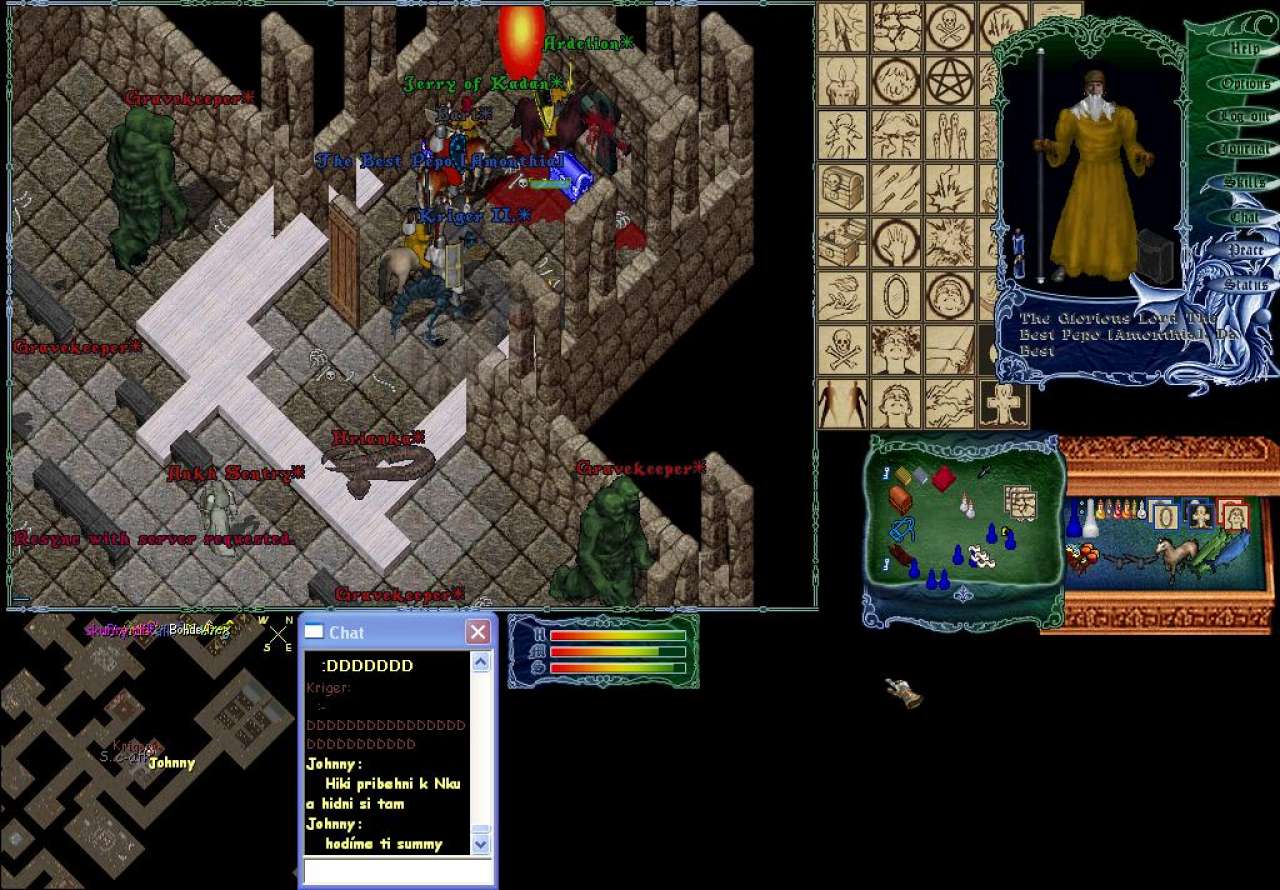The width and height of the screenshot is (1280, 890).
Task: Open the Status window
Action: coord(1245,284)
